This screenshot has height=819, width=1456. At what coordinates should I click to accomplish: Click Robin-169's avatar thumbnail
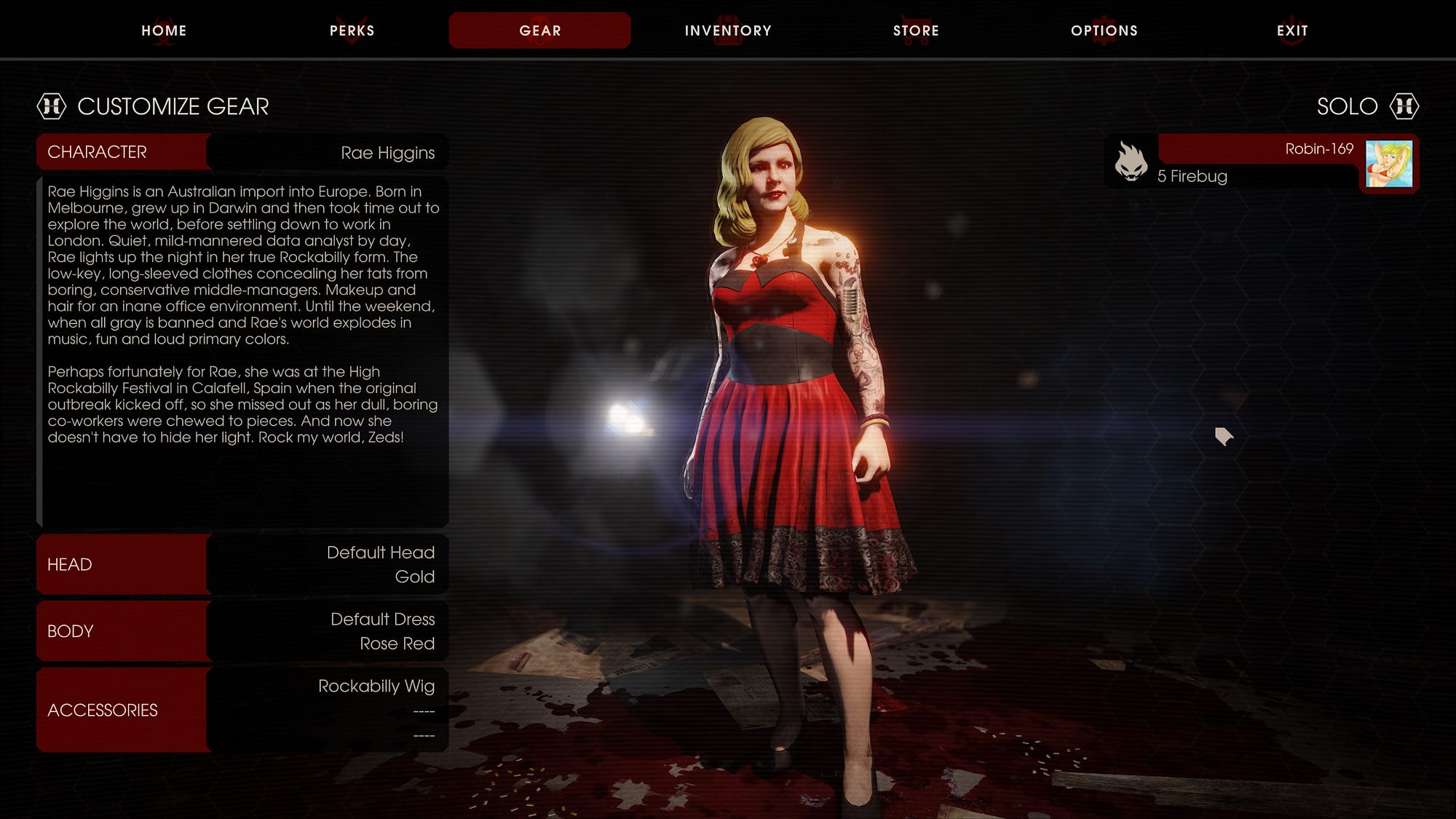[x=1388, y=164]
